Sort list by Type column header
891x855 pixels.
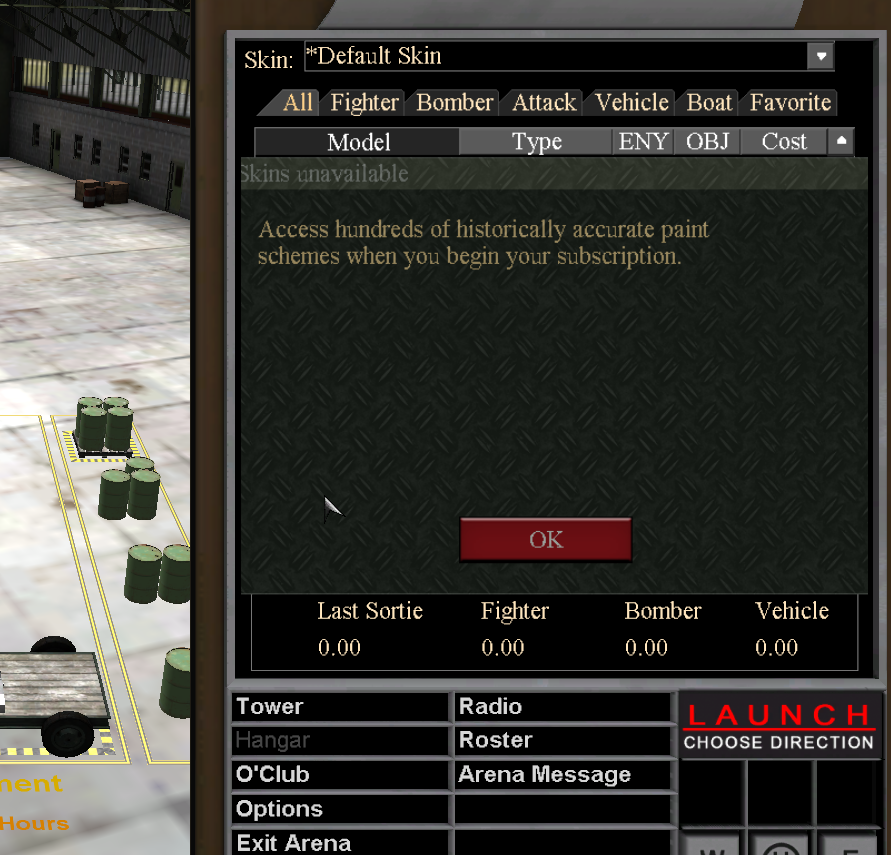pyautogui.click(x=536, y=142)
